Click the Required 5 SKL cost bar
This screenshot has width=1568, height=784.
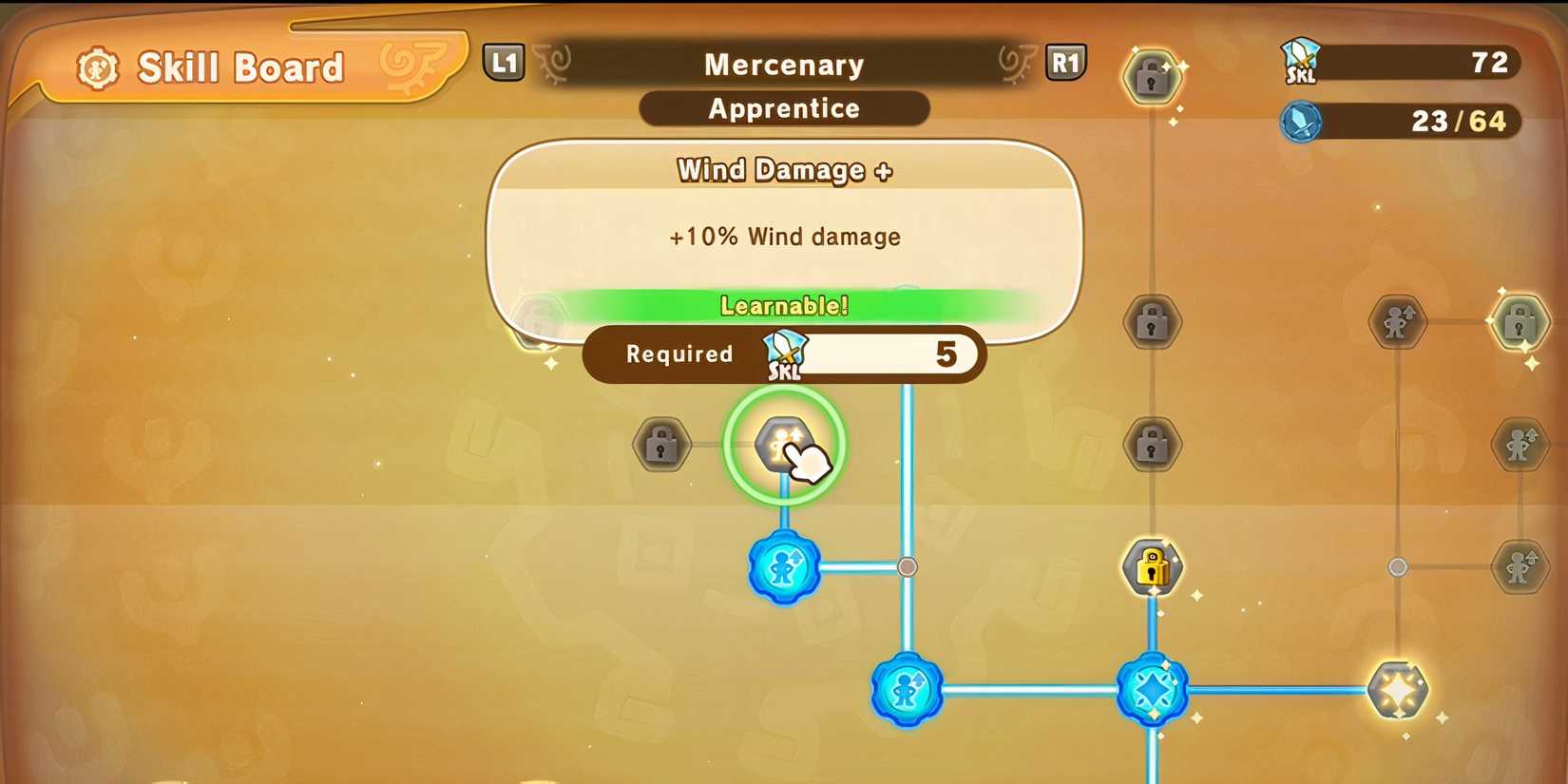(x=783, y=354)
